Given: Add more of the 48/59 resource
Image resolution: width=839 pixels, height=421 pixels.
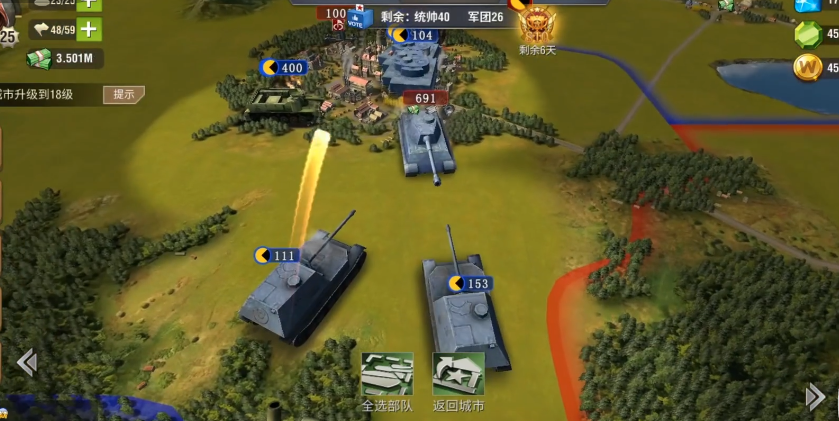Looking at the screenshot, I should 90,29.
